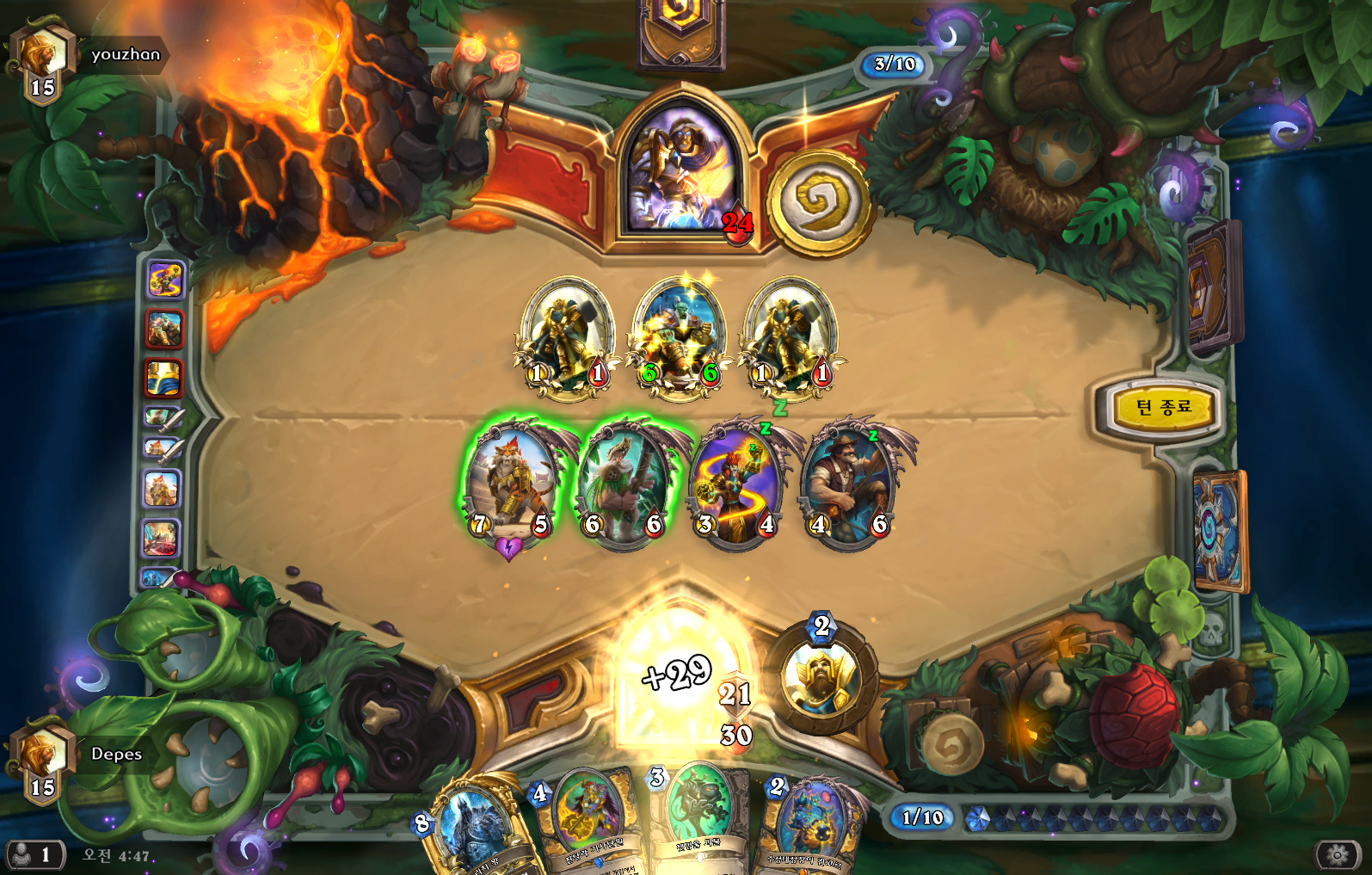
Task: End the turn with the yellow button
Action: pos(1162,407)
